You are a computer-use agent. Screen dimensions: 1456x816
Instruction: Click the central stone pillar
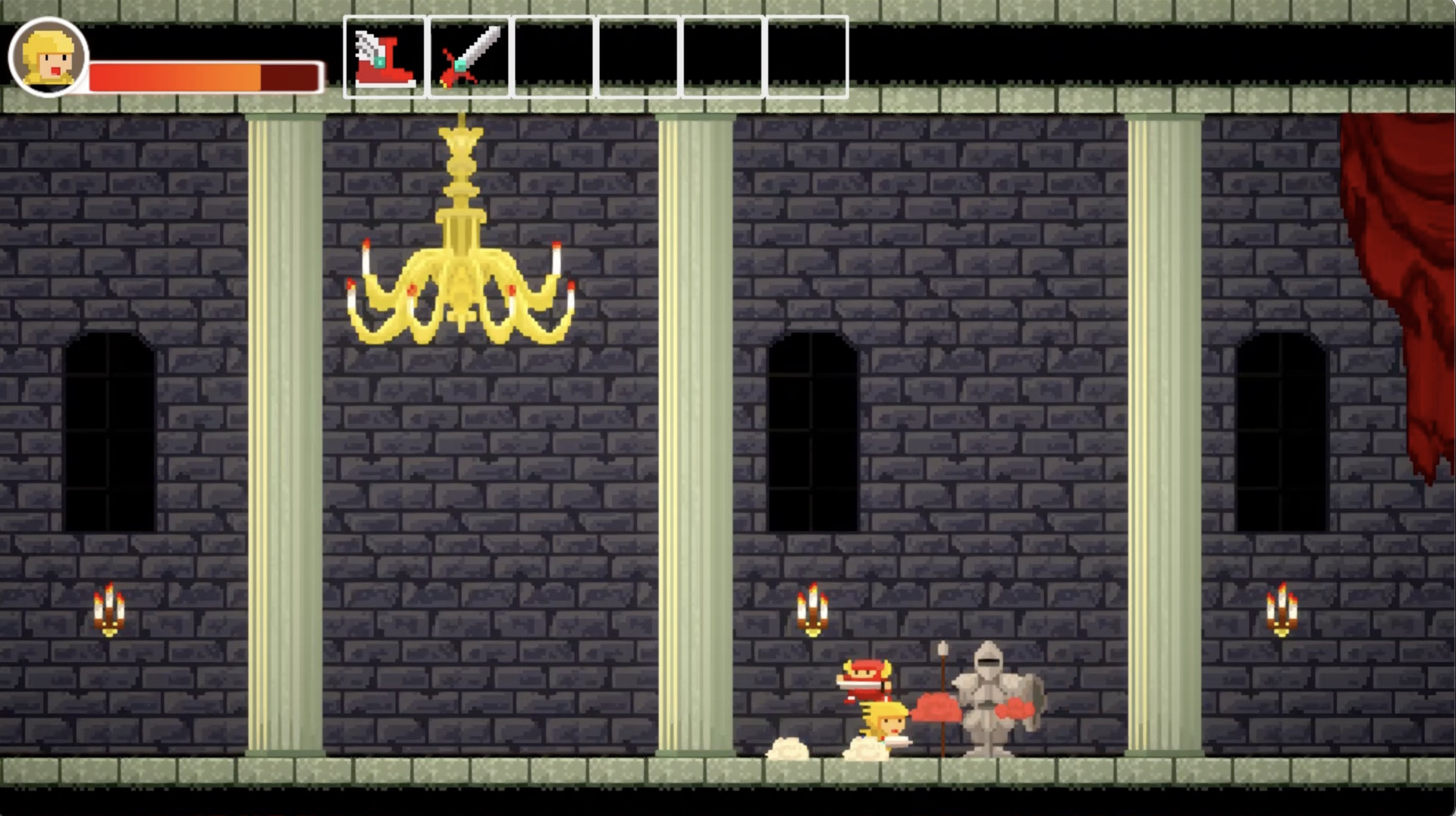click(x=698, y=425)
